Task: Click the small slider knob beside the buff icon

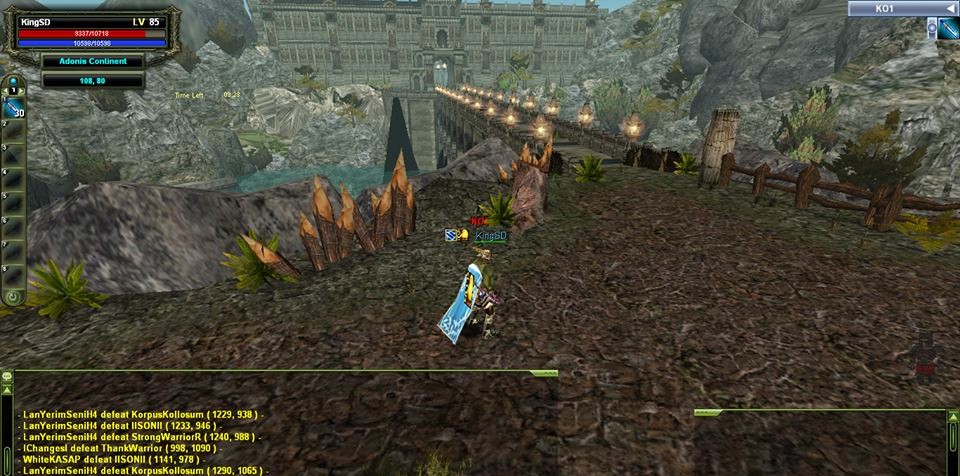Action: click(931, 27)
